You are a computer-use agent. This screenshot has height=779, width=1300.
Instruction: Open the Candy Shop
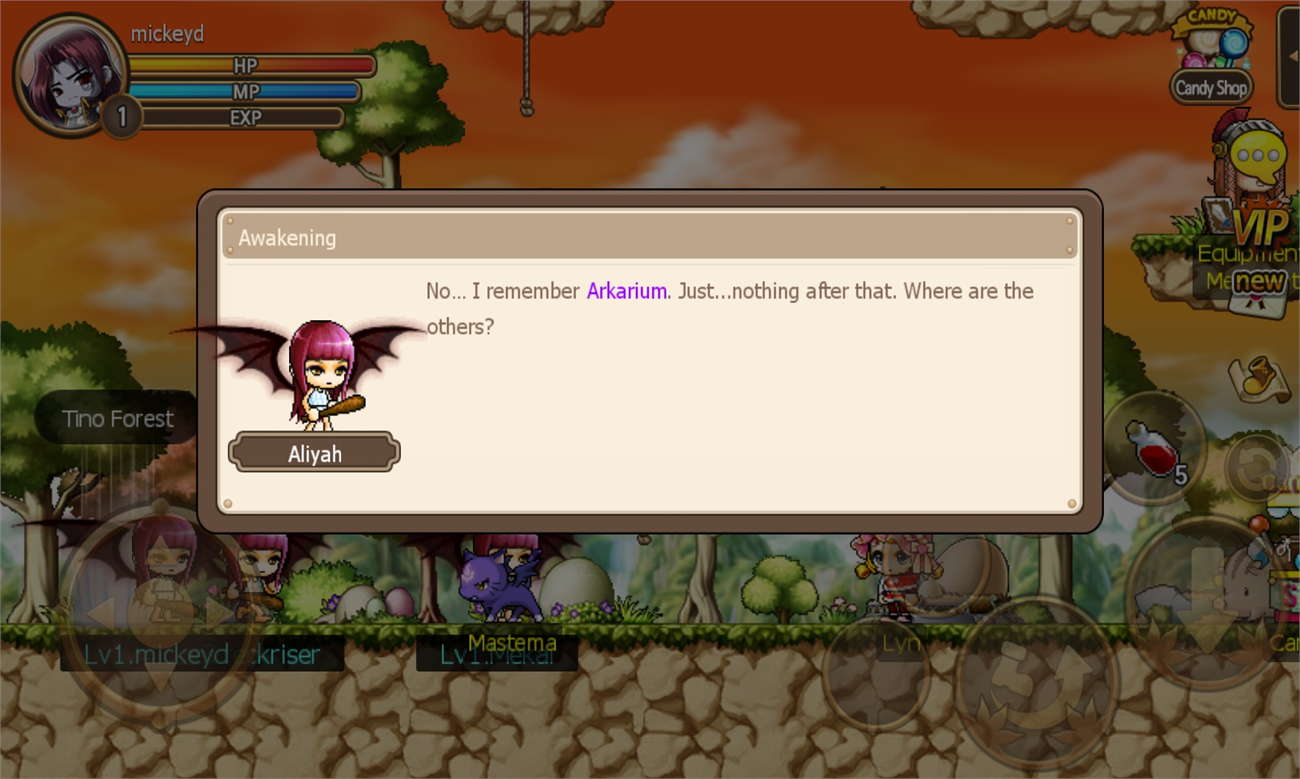[x=1210, y=87]
